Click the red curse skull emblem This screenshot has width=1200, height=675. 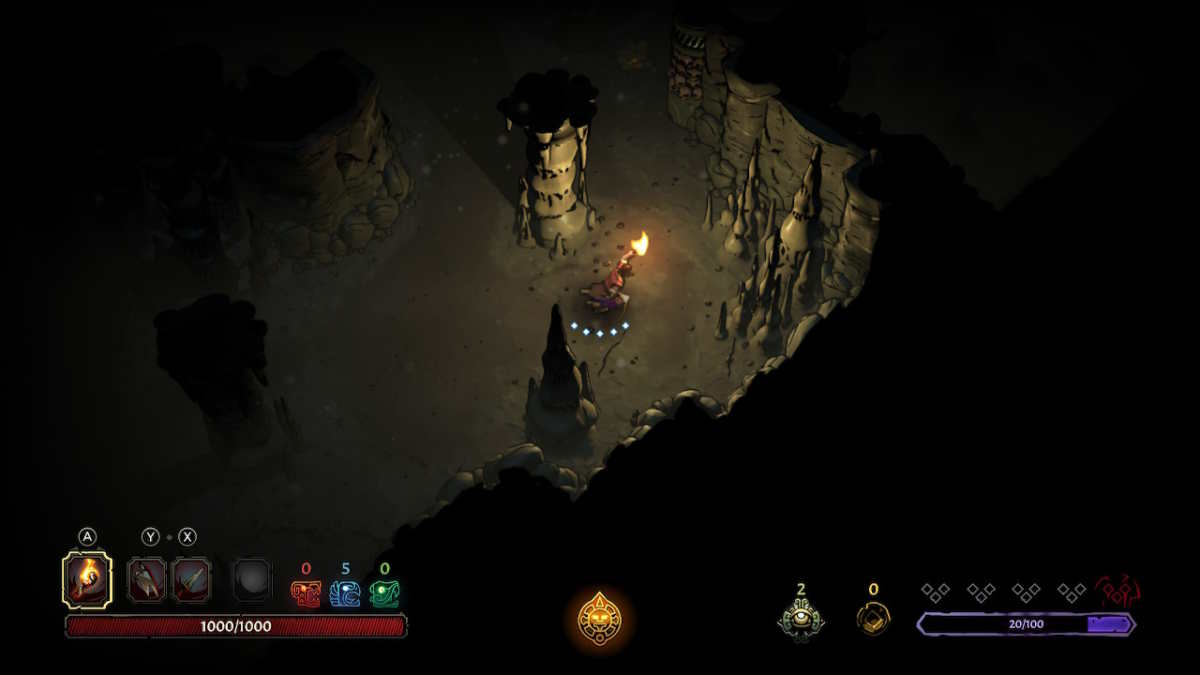(1118, 591)
